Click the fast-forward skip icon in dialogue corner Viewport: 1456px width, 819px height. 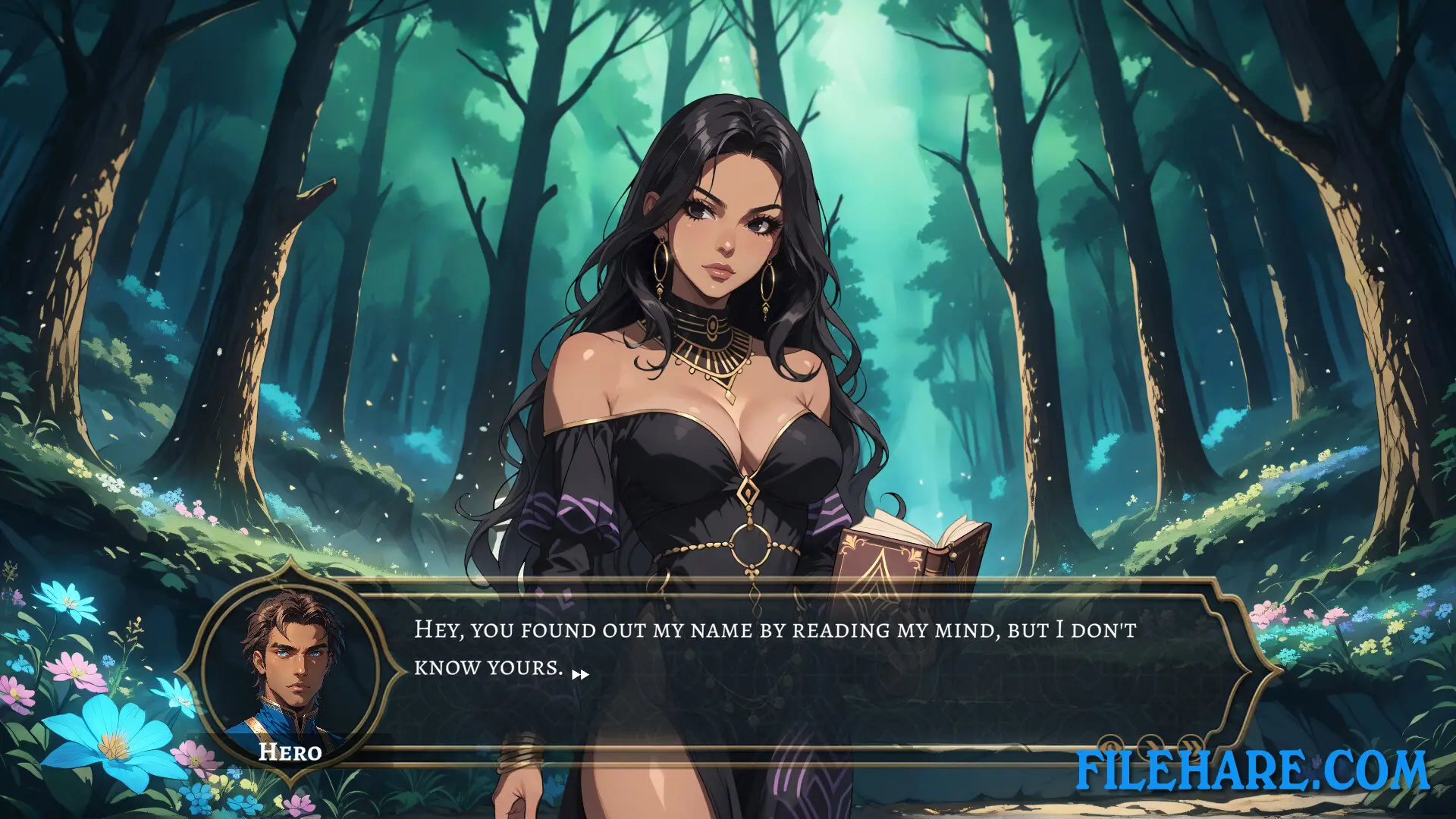coord(1189,747)
